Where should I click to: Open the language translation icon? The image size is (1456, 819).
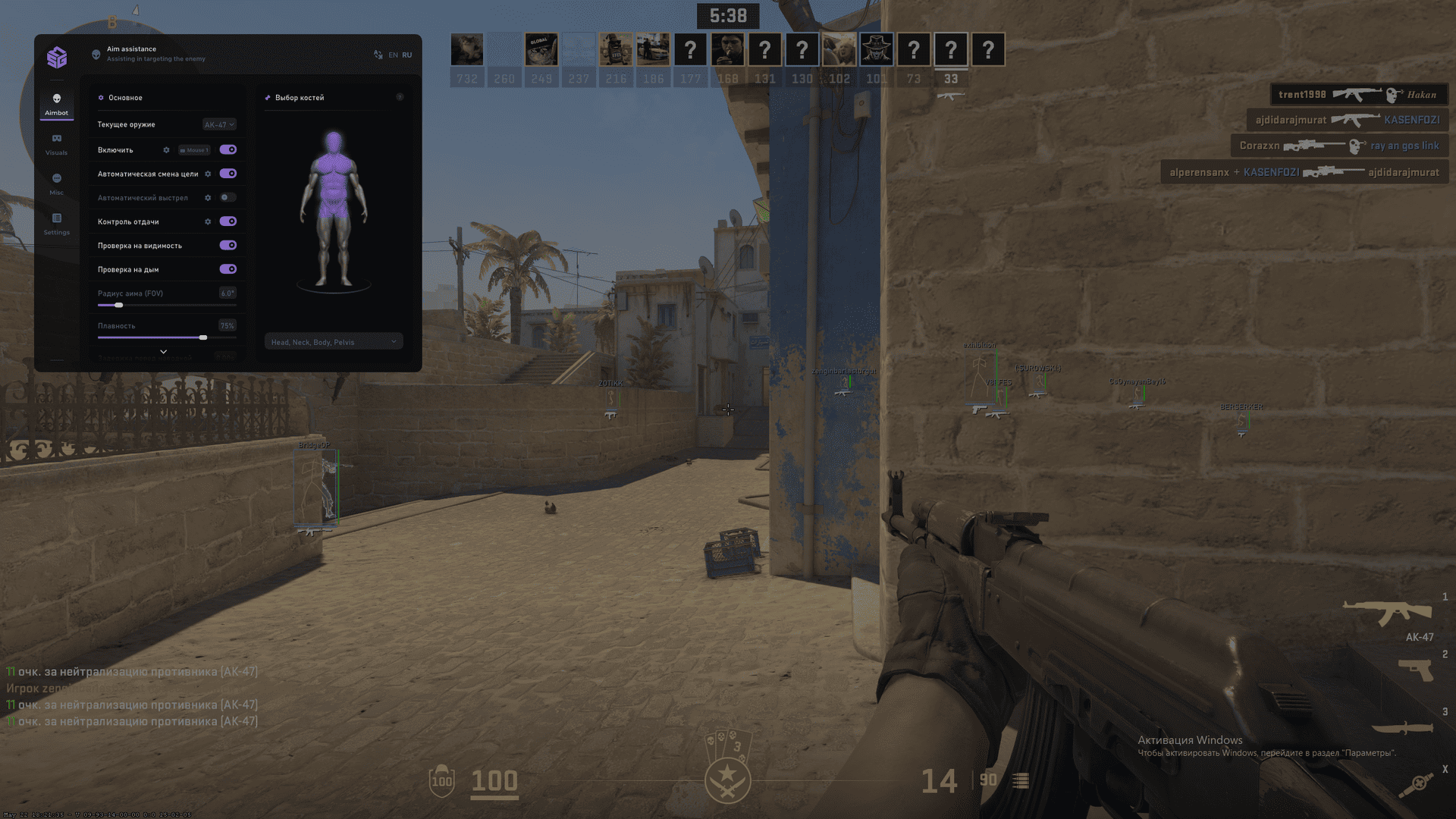click(x=377, y=54)
